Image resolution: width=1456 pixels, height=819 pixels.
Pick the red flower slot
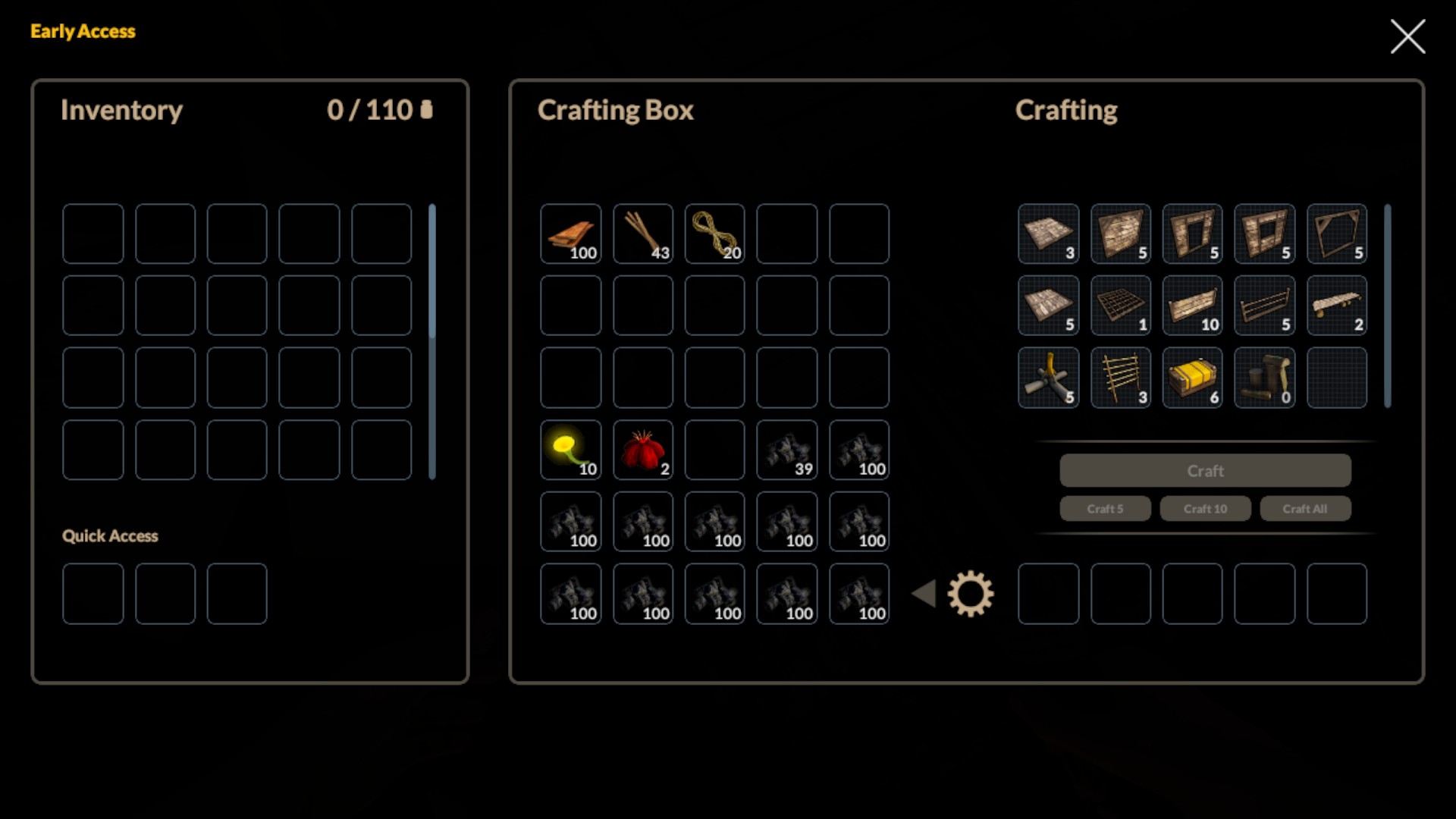[643, 450]
